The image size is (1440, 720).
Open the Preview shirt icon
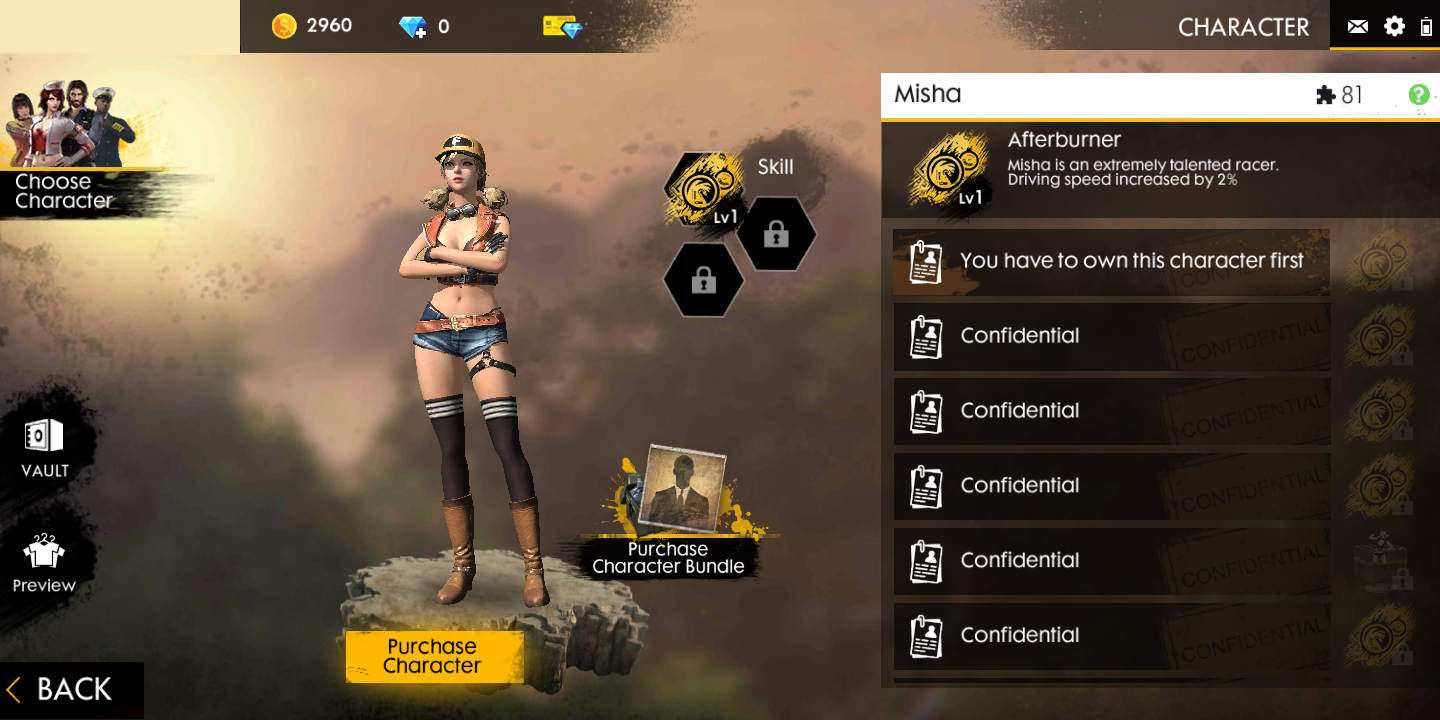point(43,560)
